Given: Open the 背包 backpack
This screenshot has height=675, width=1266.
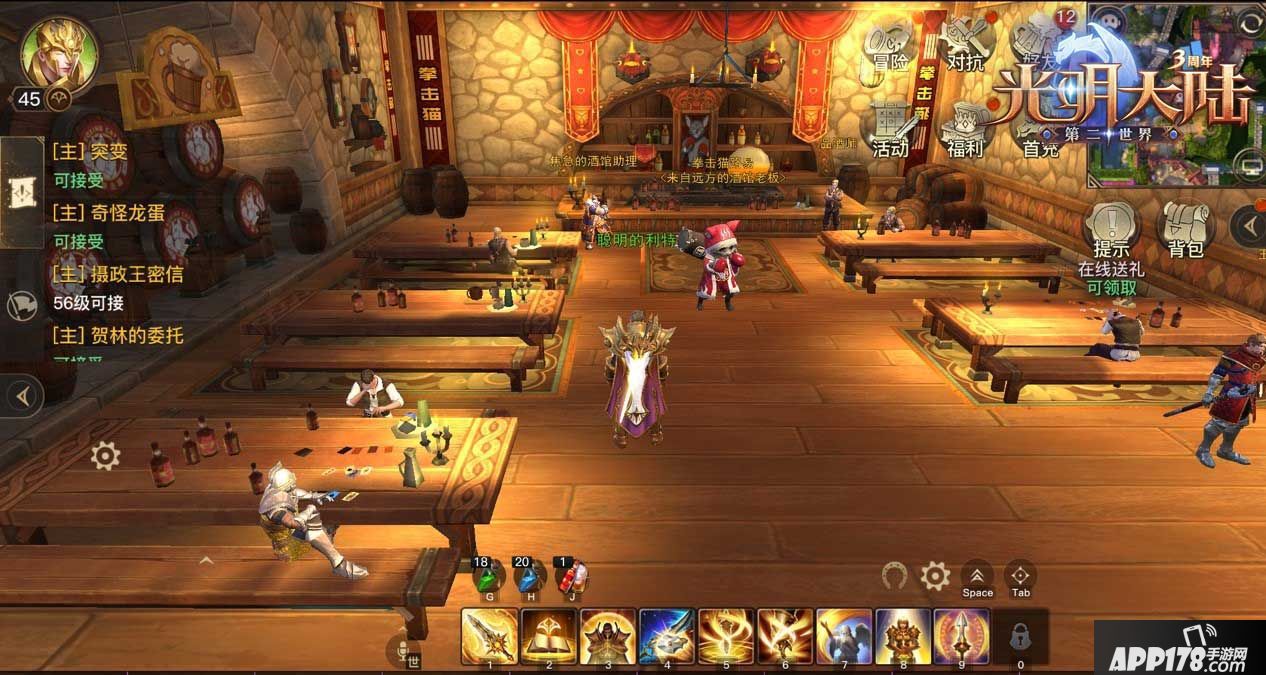Looking at the screenshot, I should 1186,230.
